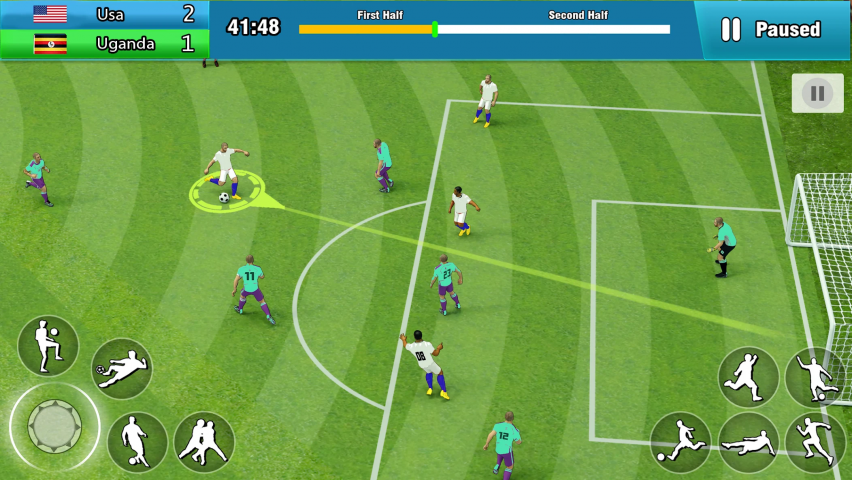The width and height of the screenshot is (852, 480).
Task: Hit the sprinting player button
Action: pos(815,442)
